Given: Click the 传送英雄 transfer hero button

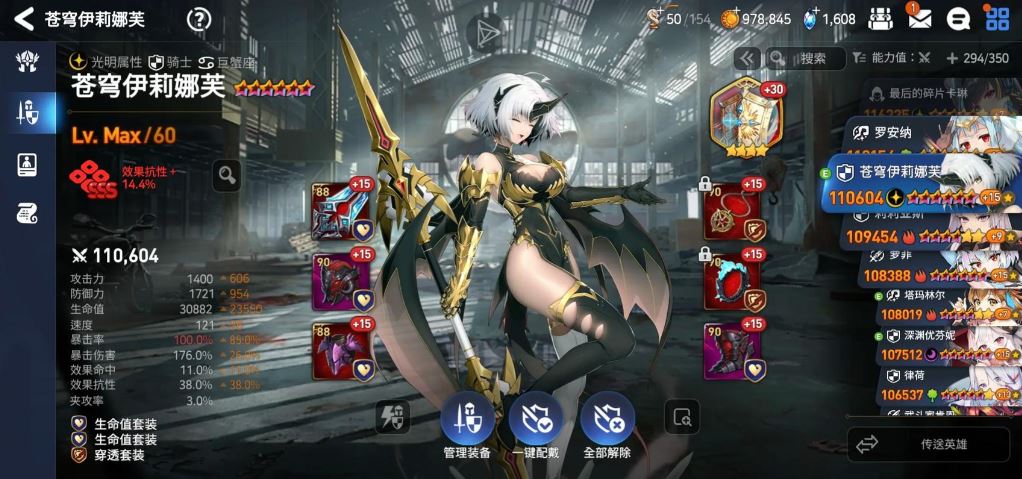Looking at the screenshot, I should tap(927, 443).
